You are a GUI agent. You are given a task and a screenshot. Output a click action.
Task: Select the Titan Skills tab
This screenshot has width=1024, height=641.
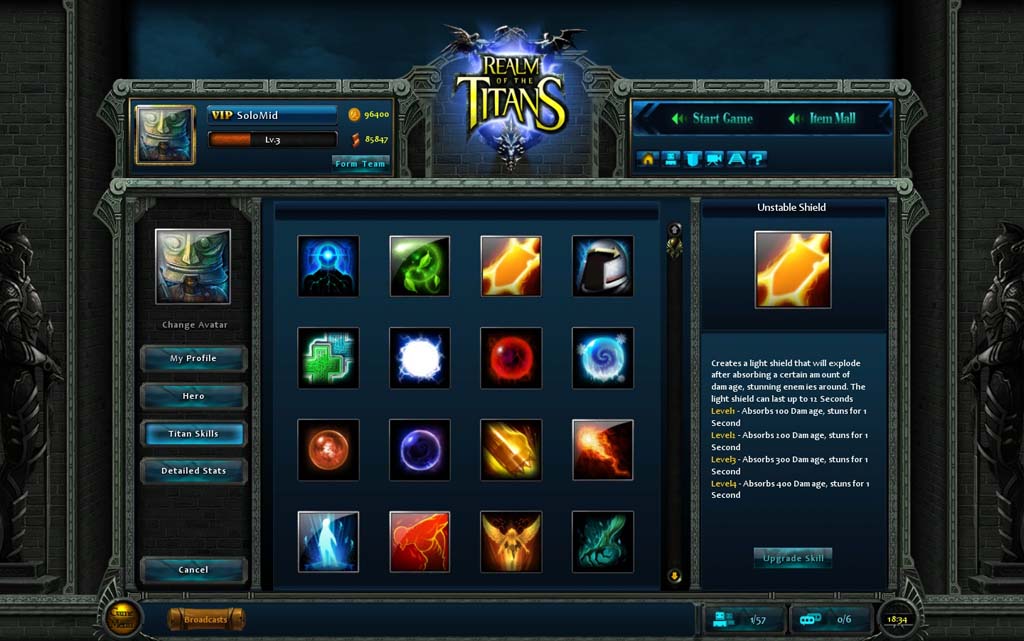pos(193,434)
